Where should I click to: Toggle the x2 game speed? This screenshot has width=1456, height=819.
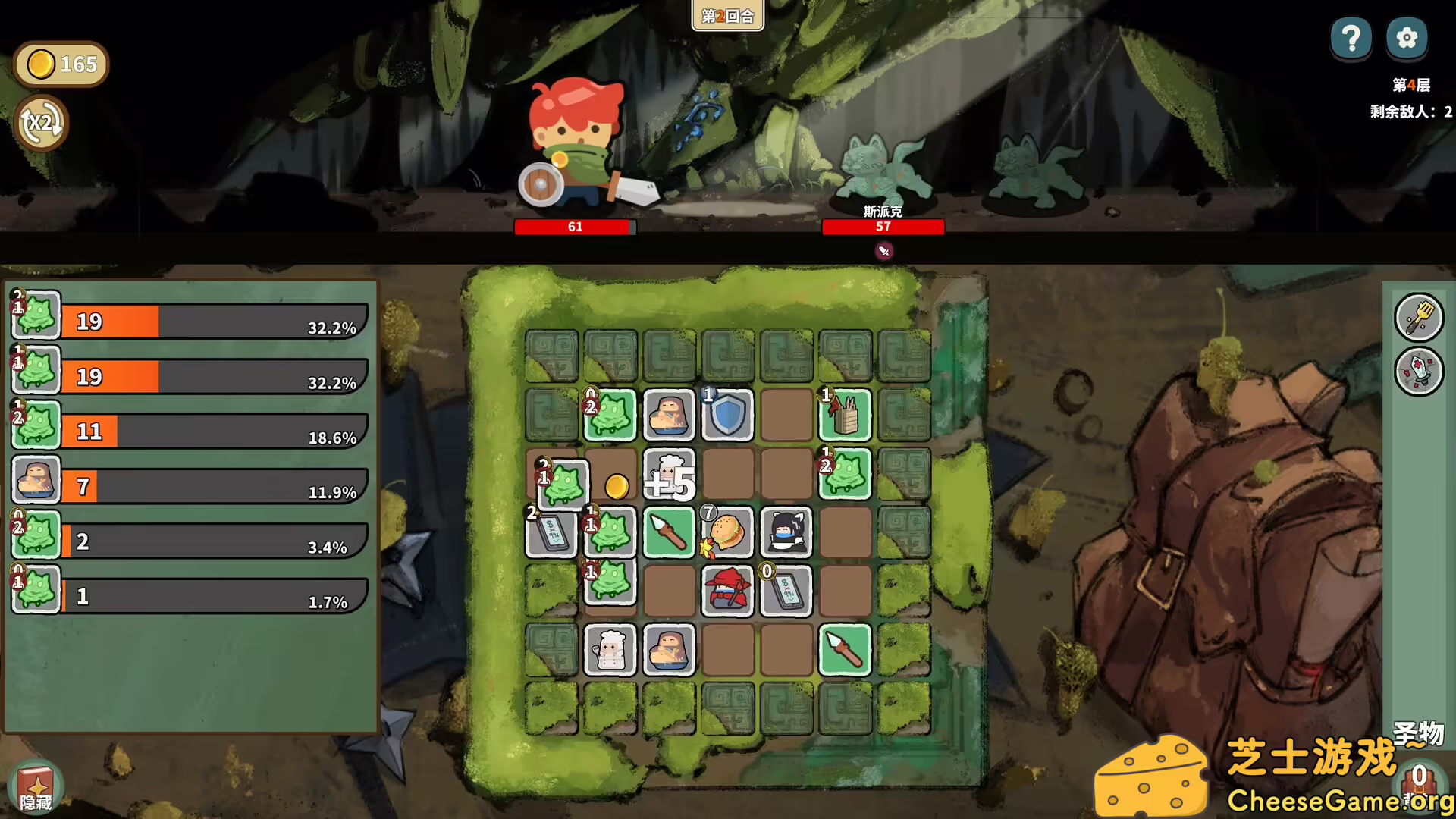point(42,122)
